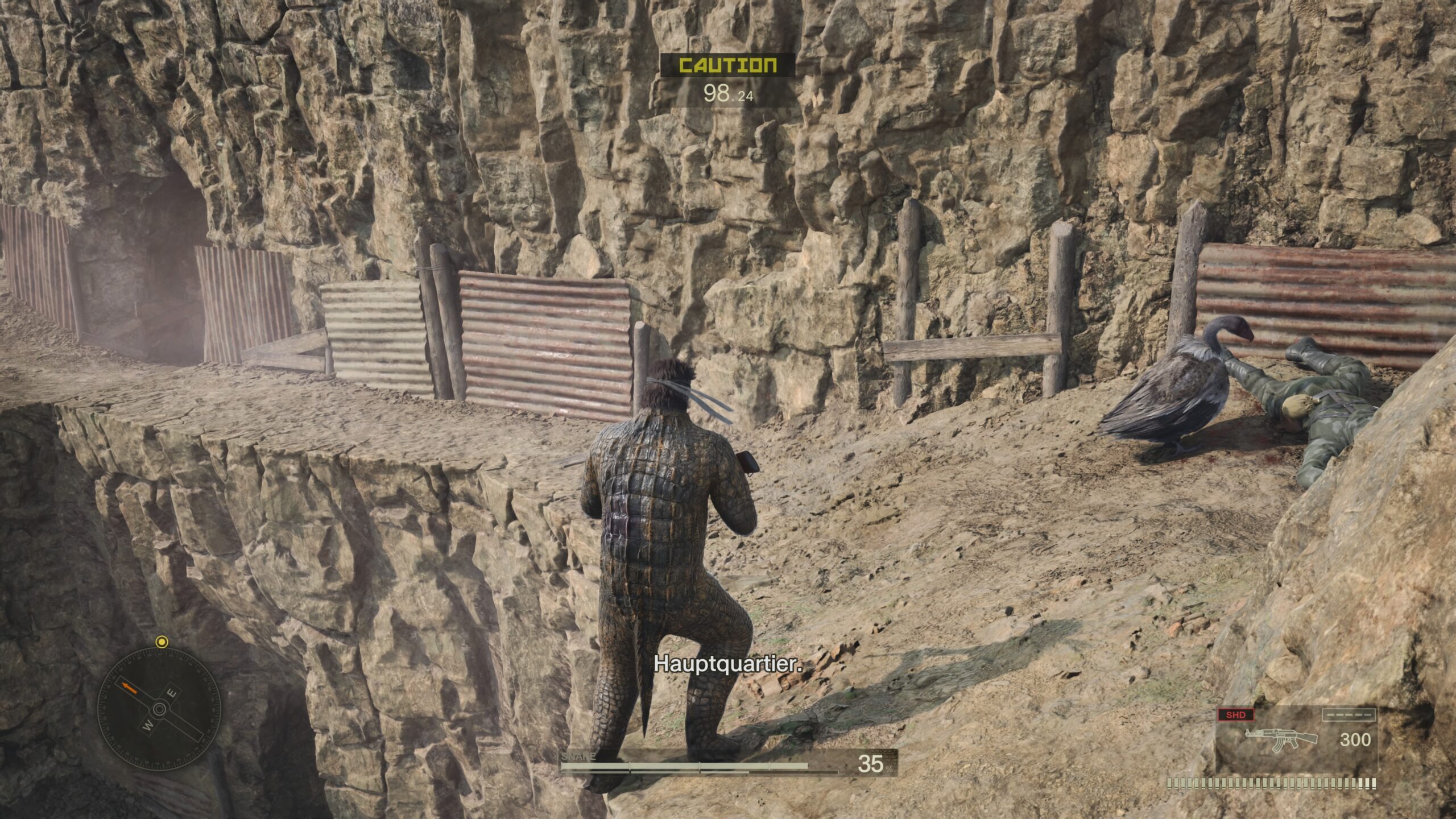
Task: Click the yellow objective marker above the compass
Action: tap(162, 642)
